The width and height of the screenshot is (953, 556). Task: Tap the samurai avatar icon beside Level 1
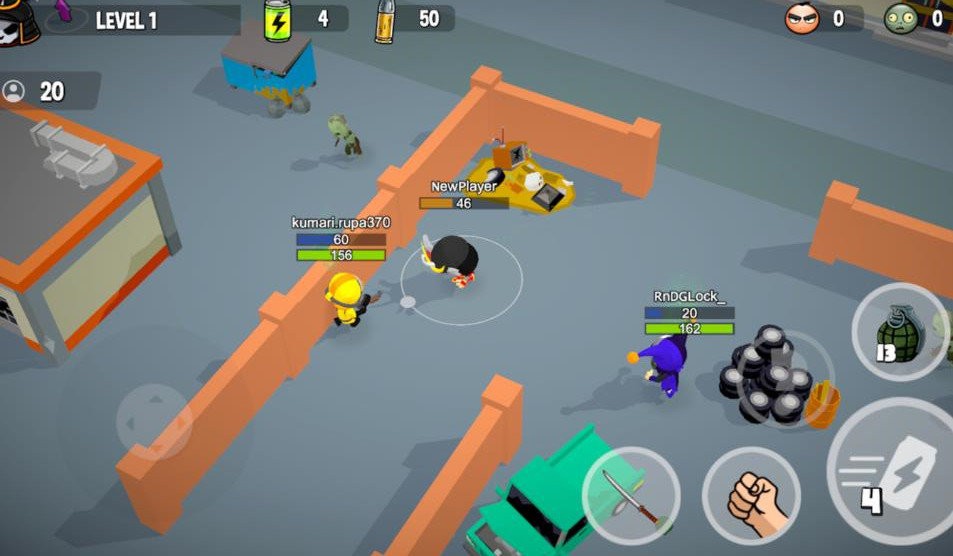pos(18,22)
